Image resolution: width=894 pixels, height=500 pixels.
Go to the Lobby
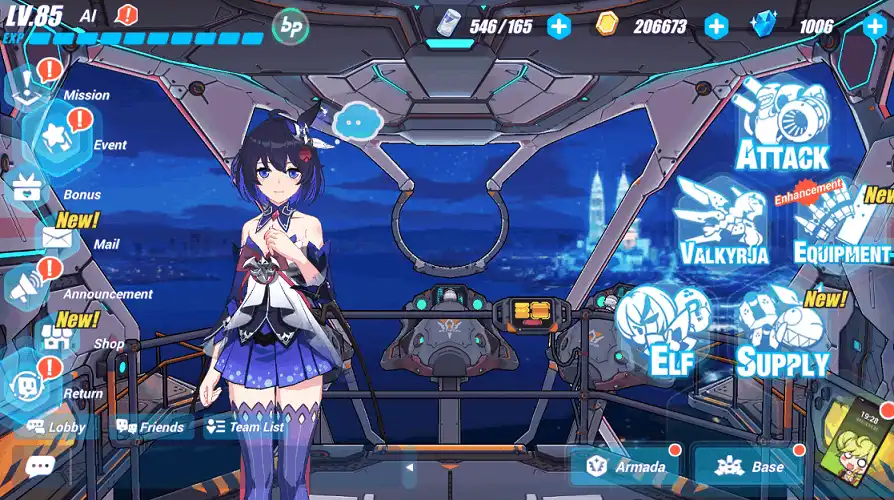click(58, 427)
